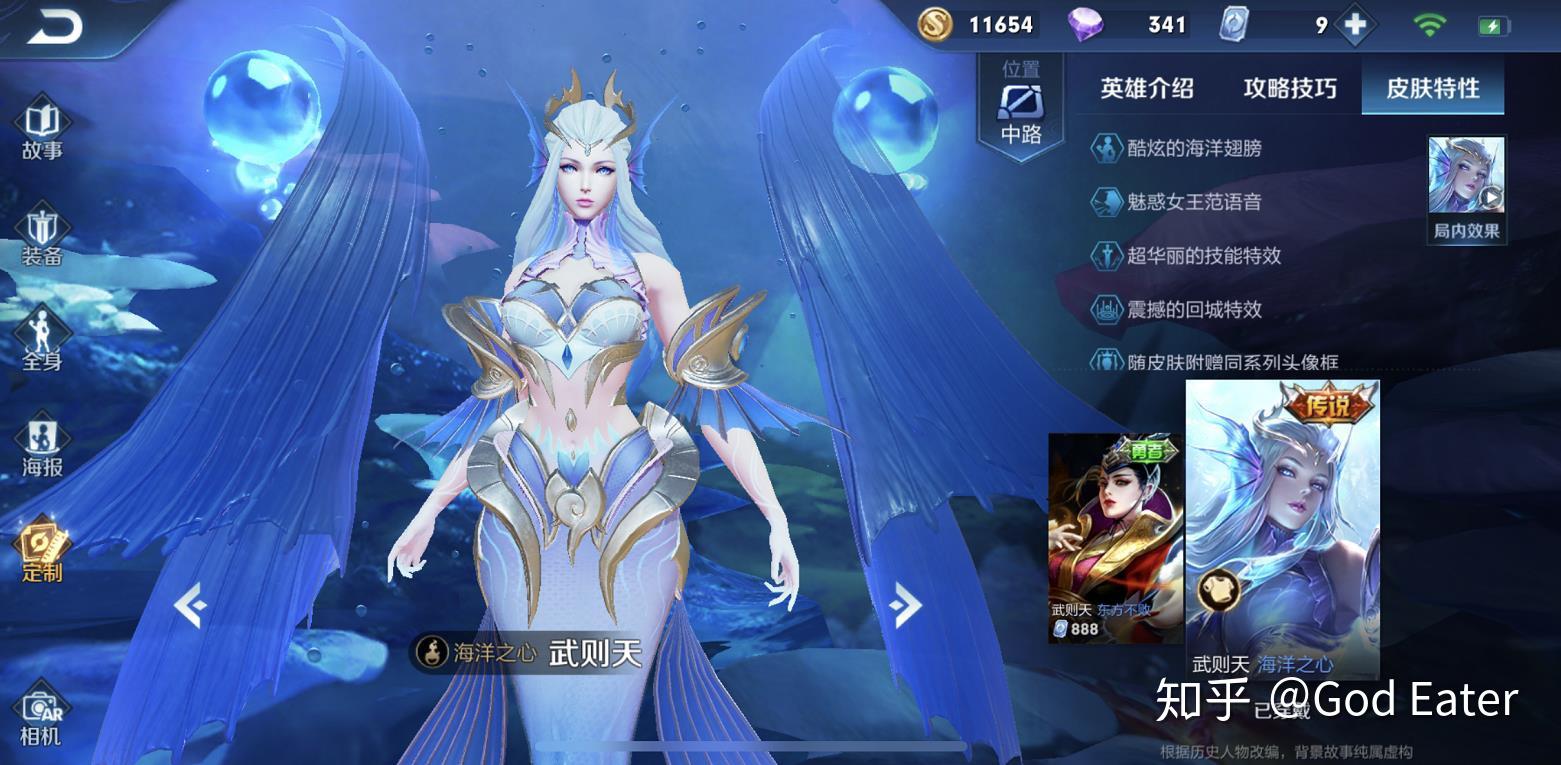Tap the gold coin currency icon
1561x765 pixels.
[x=935, y=25]
